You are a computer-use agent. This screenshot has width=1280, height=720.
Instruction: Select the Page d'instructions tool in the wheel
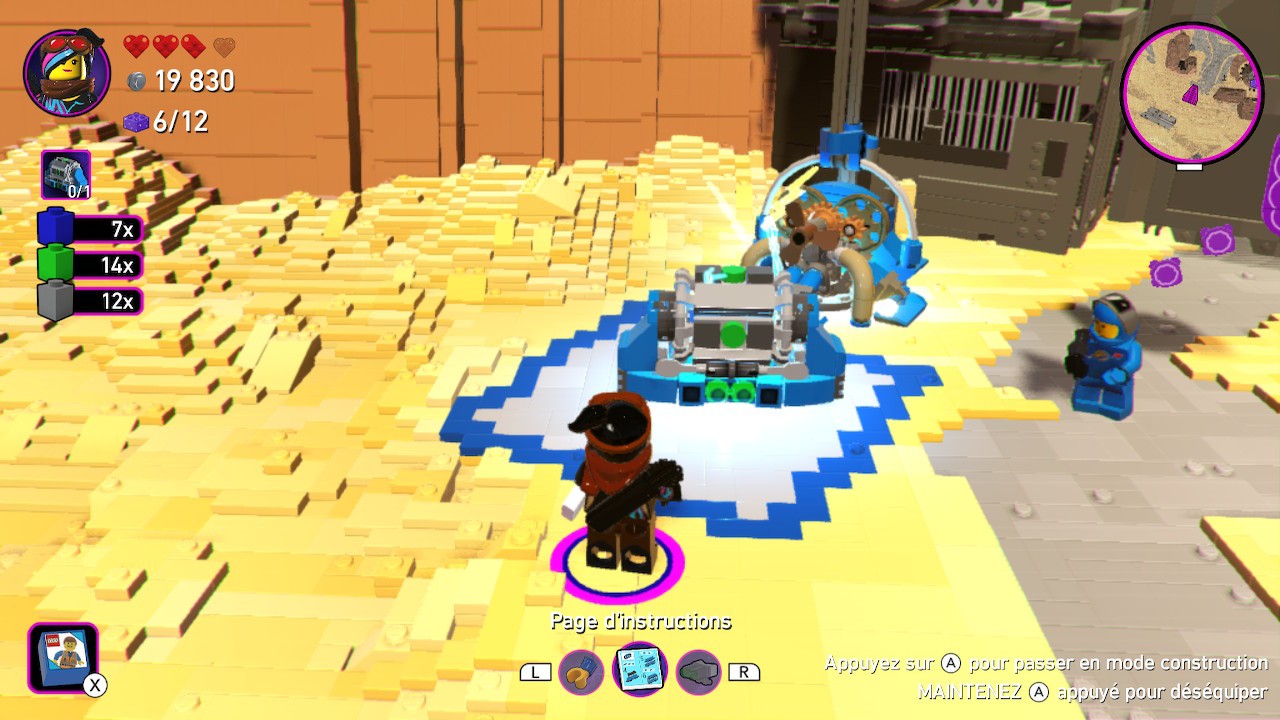[640, 670]
